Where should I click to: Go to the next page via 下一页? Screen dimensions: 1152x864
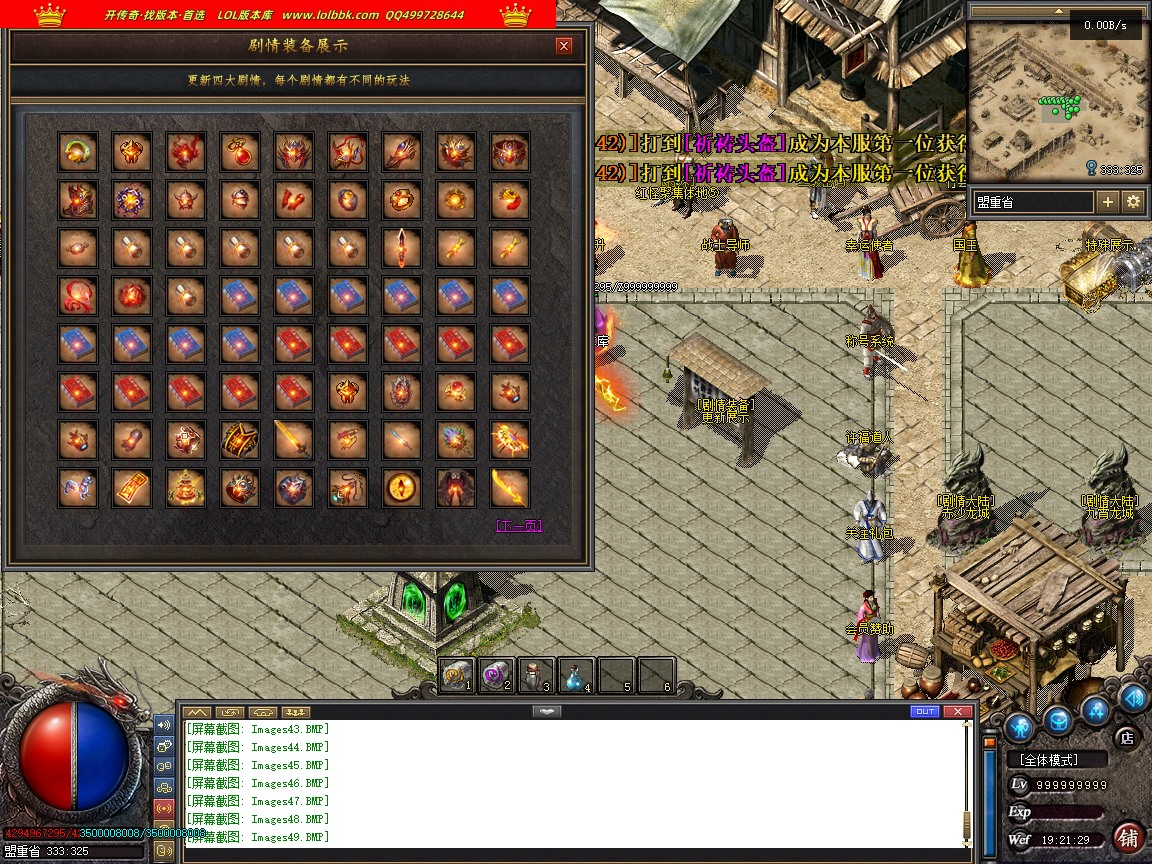point(519,526)
